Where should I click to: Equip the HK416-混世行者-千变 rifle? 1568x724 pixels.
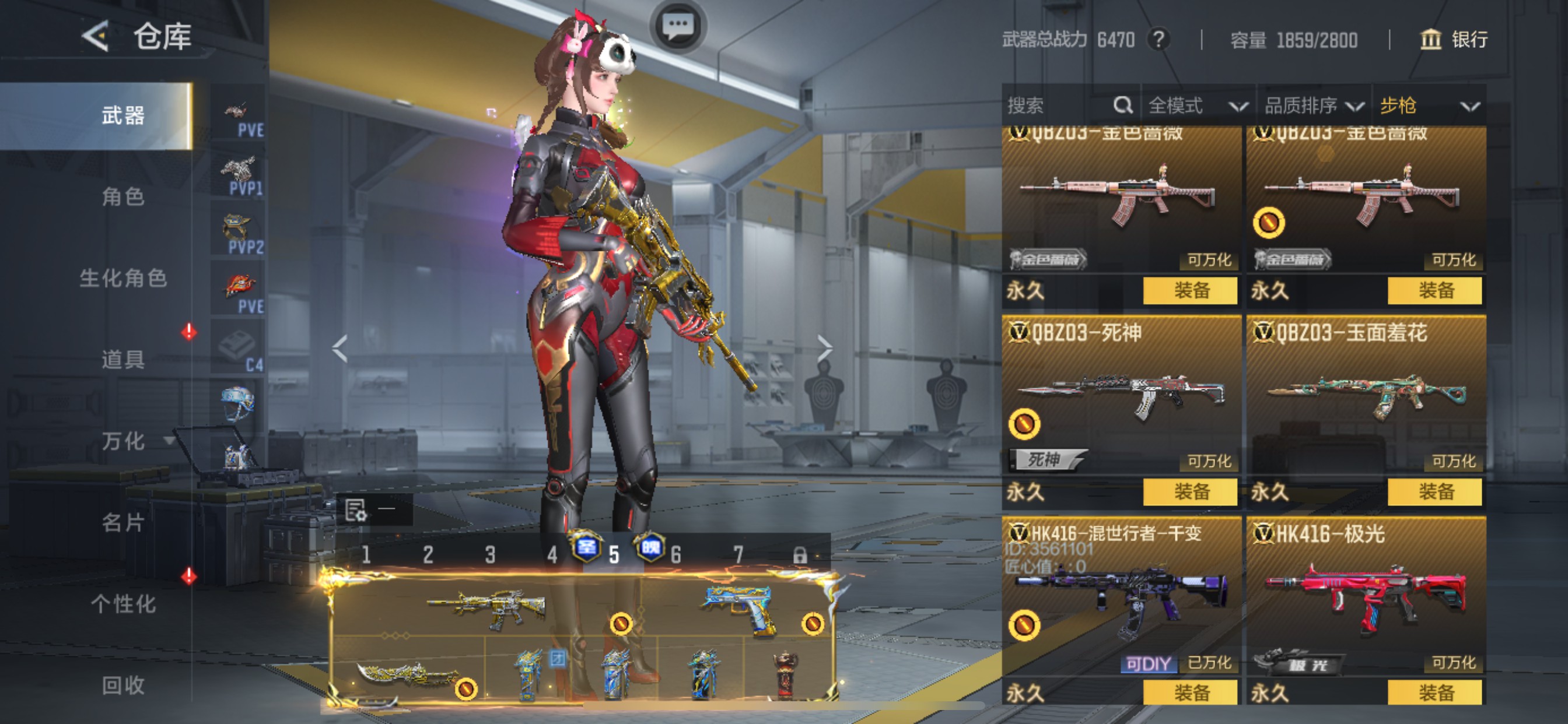click(1190, 693)
